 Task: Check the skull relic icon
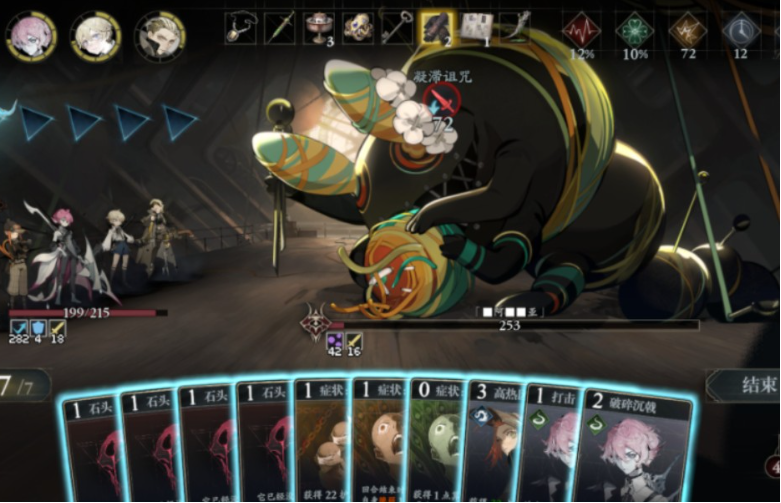[x=358, y=27]
